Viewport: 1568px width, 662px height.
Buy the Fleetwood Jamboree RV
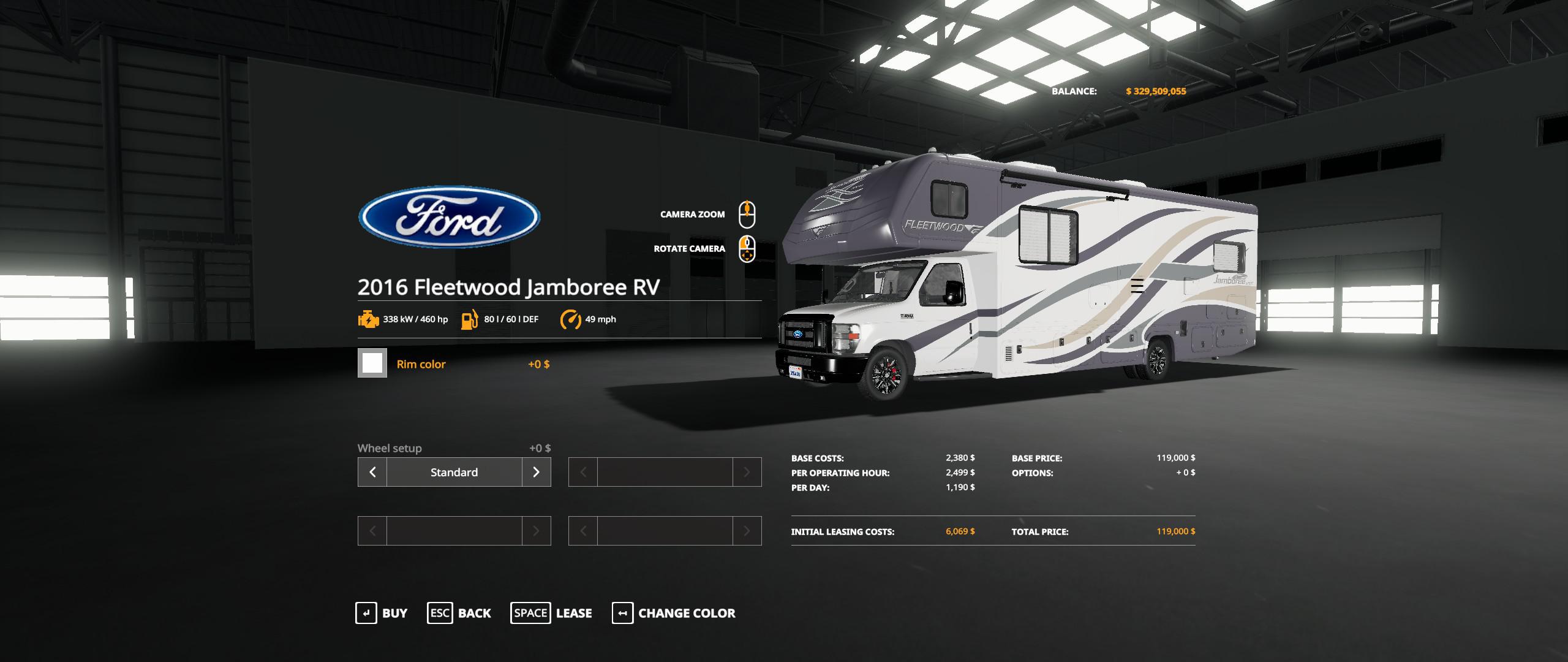click(382, 613)
